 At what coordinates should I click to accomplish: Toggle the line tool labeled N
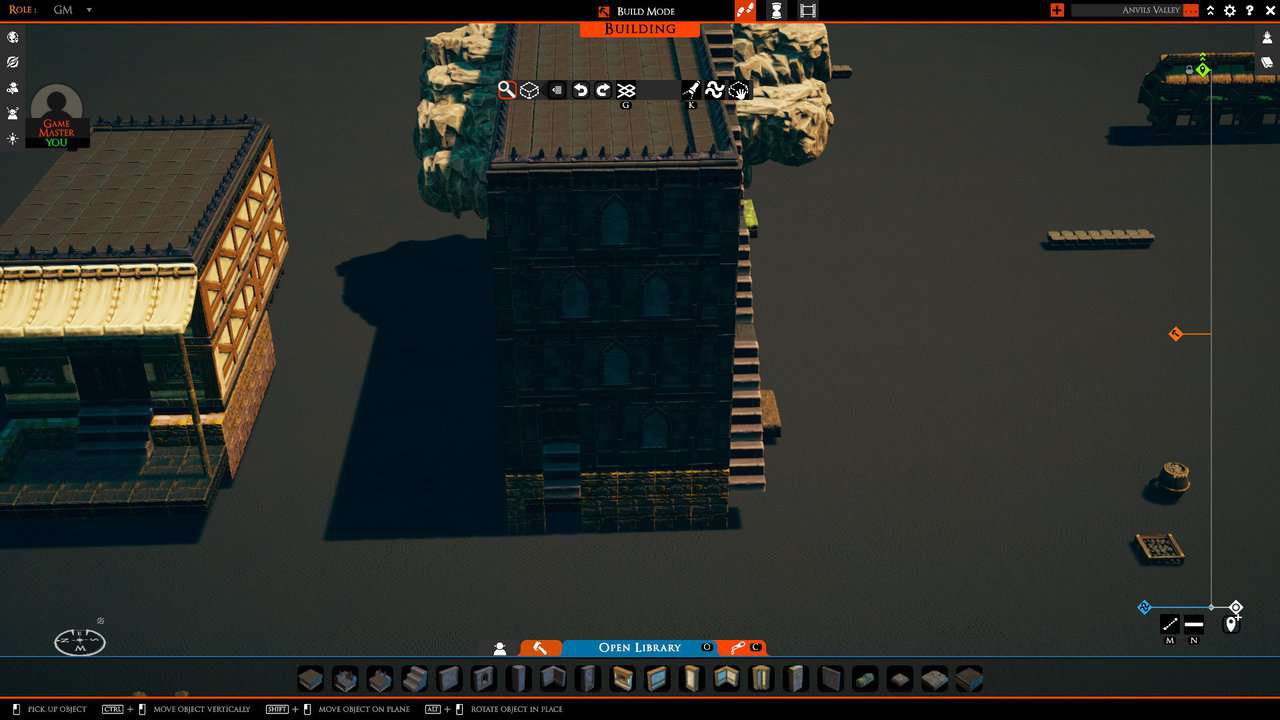pyautogui.click(x=1193, y=624)
